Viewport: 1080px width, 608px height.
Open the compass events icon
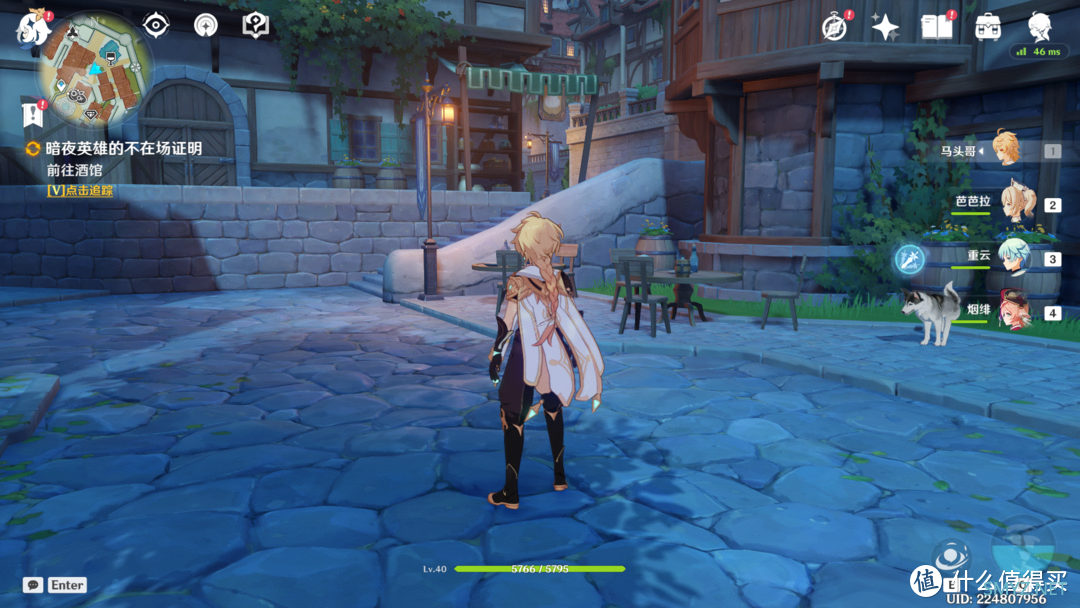pos(834,27)
